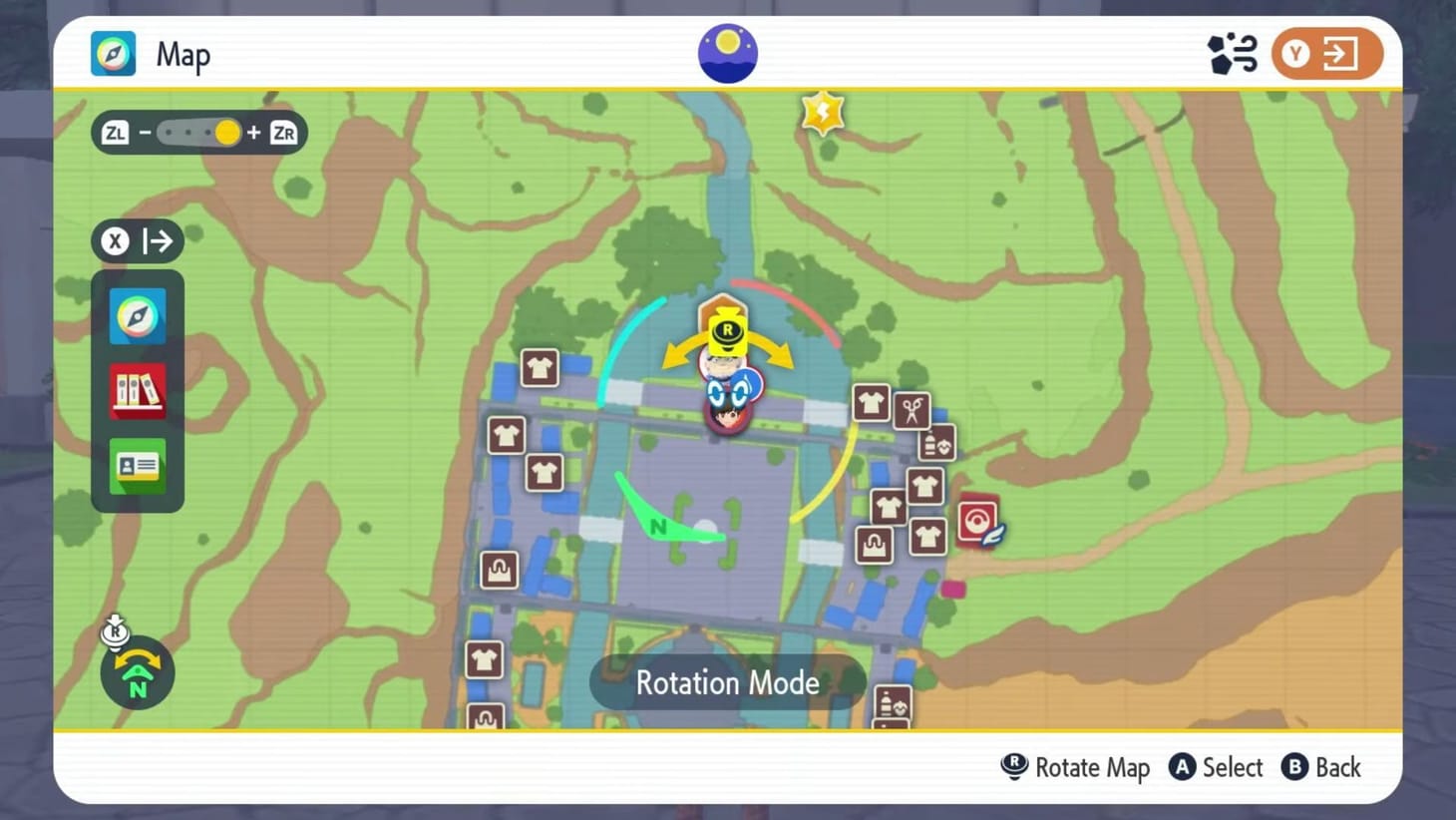The height and width of the screenshot is (820, 1456).
Task: Select the clothing shop icon near the salon
Action: click(x=873, y=403)
